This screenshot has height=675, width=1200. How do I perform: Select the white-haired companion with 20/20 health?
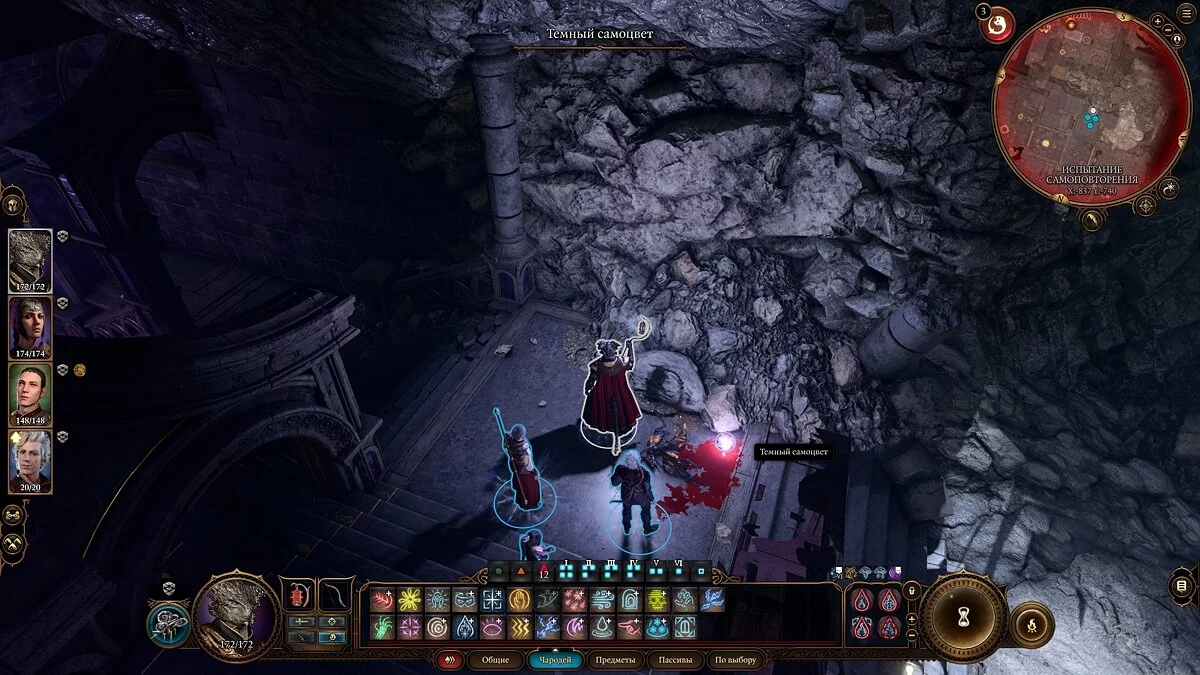[30, 460]
